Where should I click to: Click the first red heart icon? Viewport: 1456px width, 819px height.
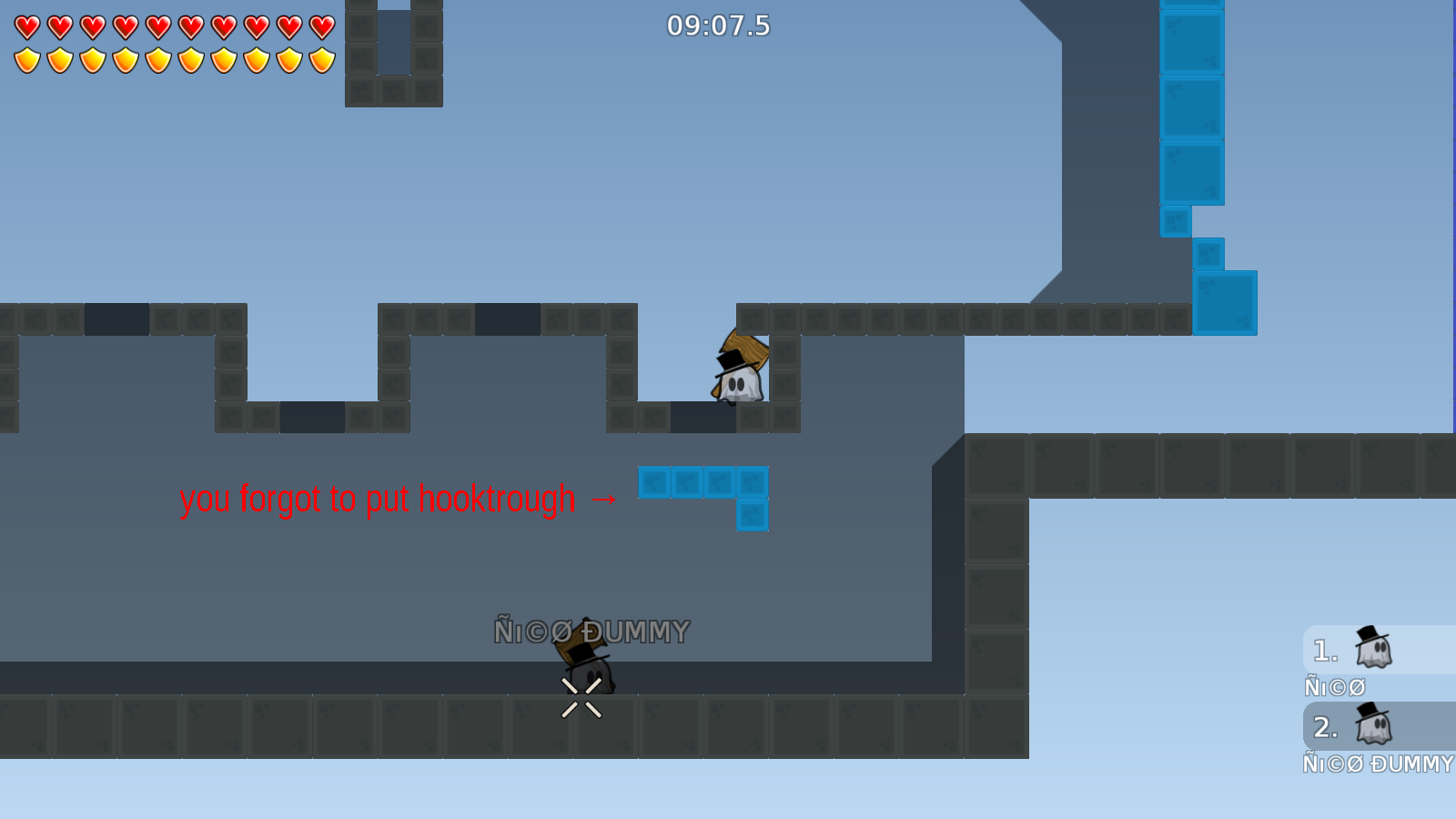pos(27,27)
